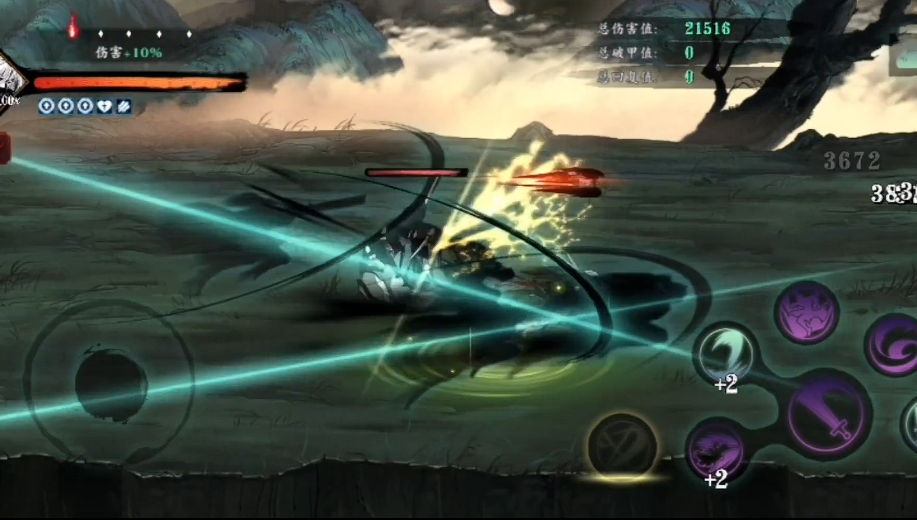Activate the purple leaping beast skill
917x520 pixels.
(x=806, y=313)
